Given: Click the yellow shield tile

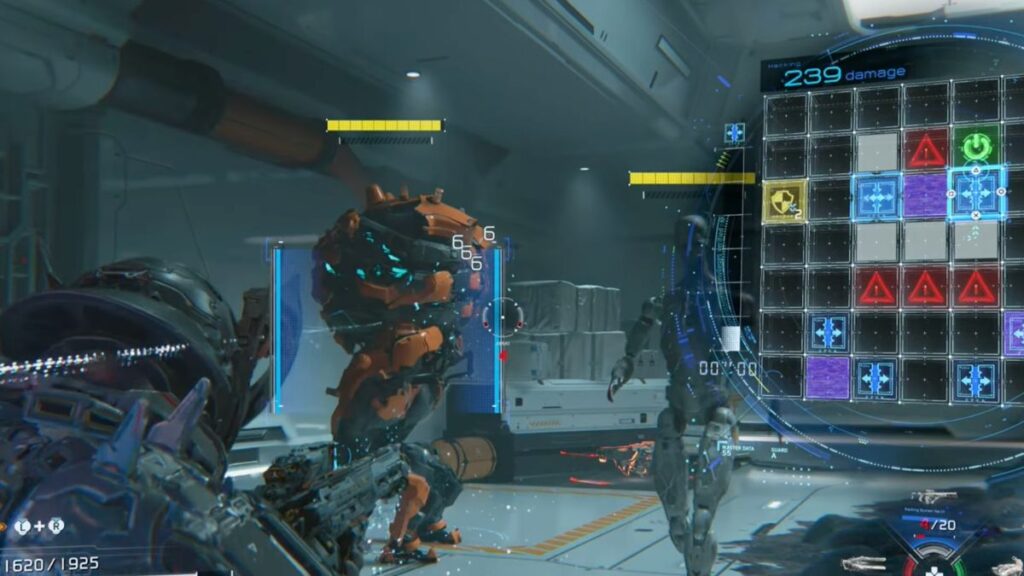Looking at the screenshot, I should pyautogui.click(x=783, y=200).
